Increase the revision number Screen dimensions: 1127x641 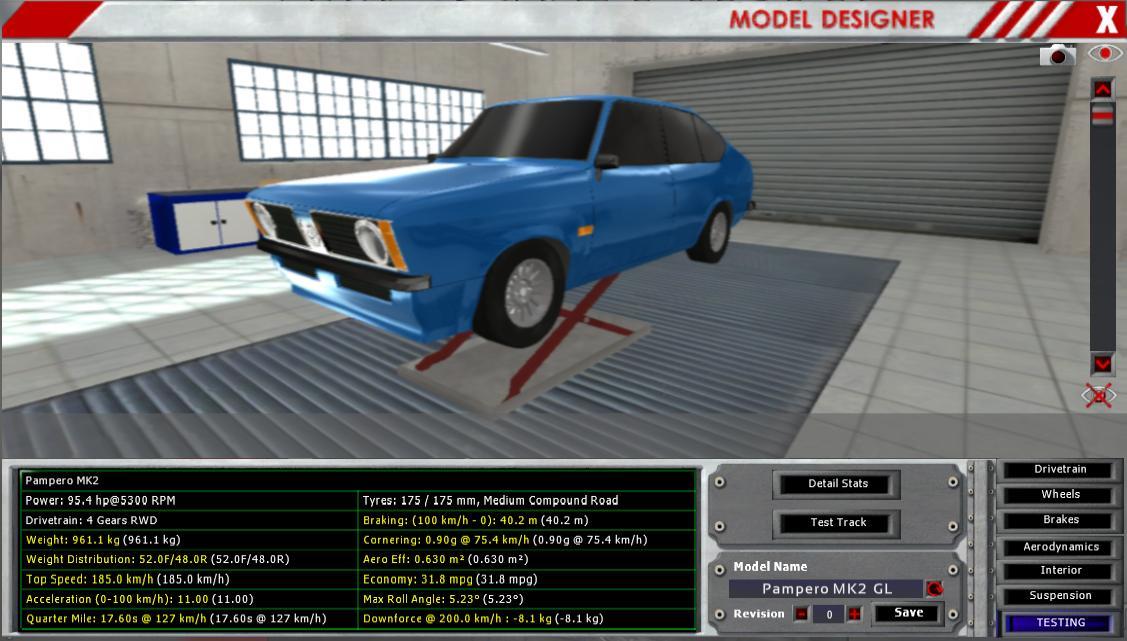(854, 614)
